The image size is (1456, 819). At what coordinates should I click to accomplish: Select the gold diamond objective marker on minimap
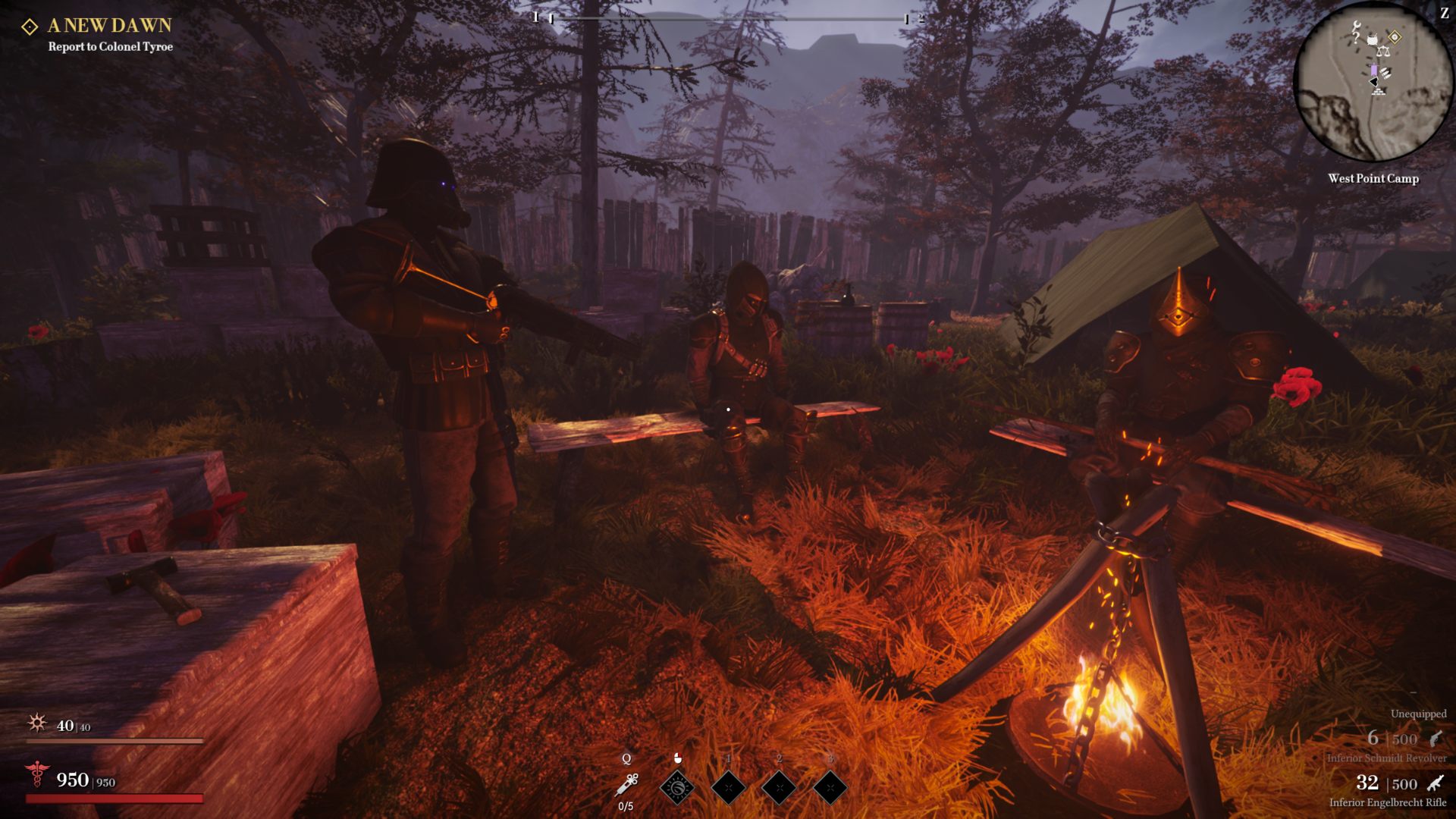(x=1395, y=37)
